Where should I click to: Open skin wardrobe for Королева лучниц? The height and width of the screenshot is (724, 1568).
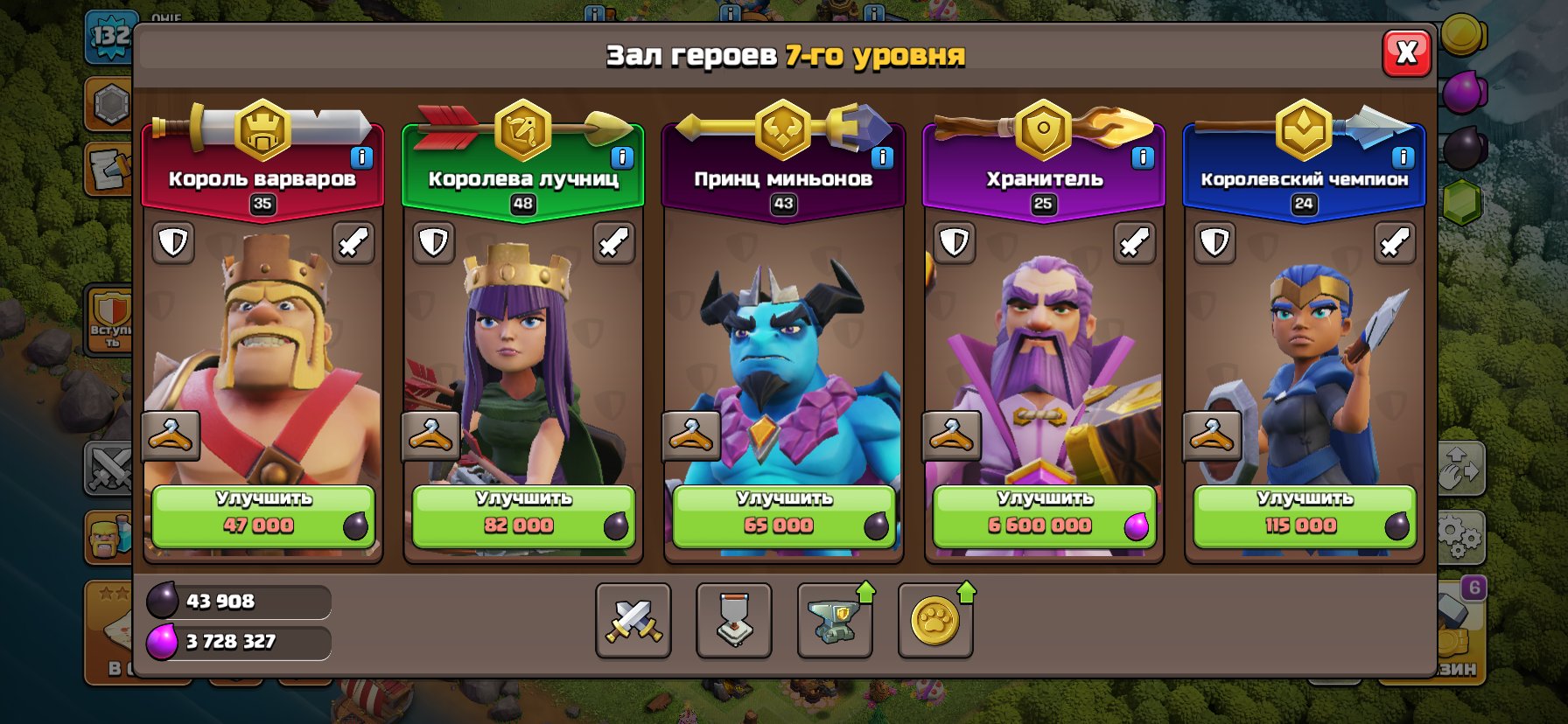[x=428, y=435]
